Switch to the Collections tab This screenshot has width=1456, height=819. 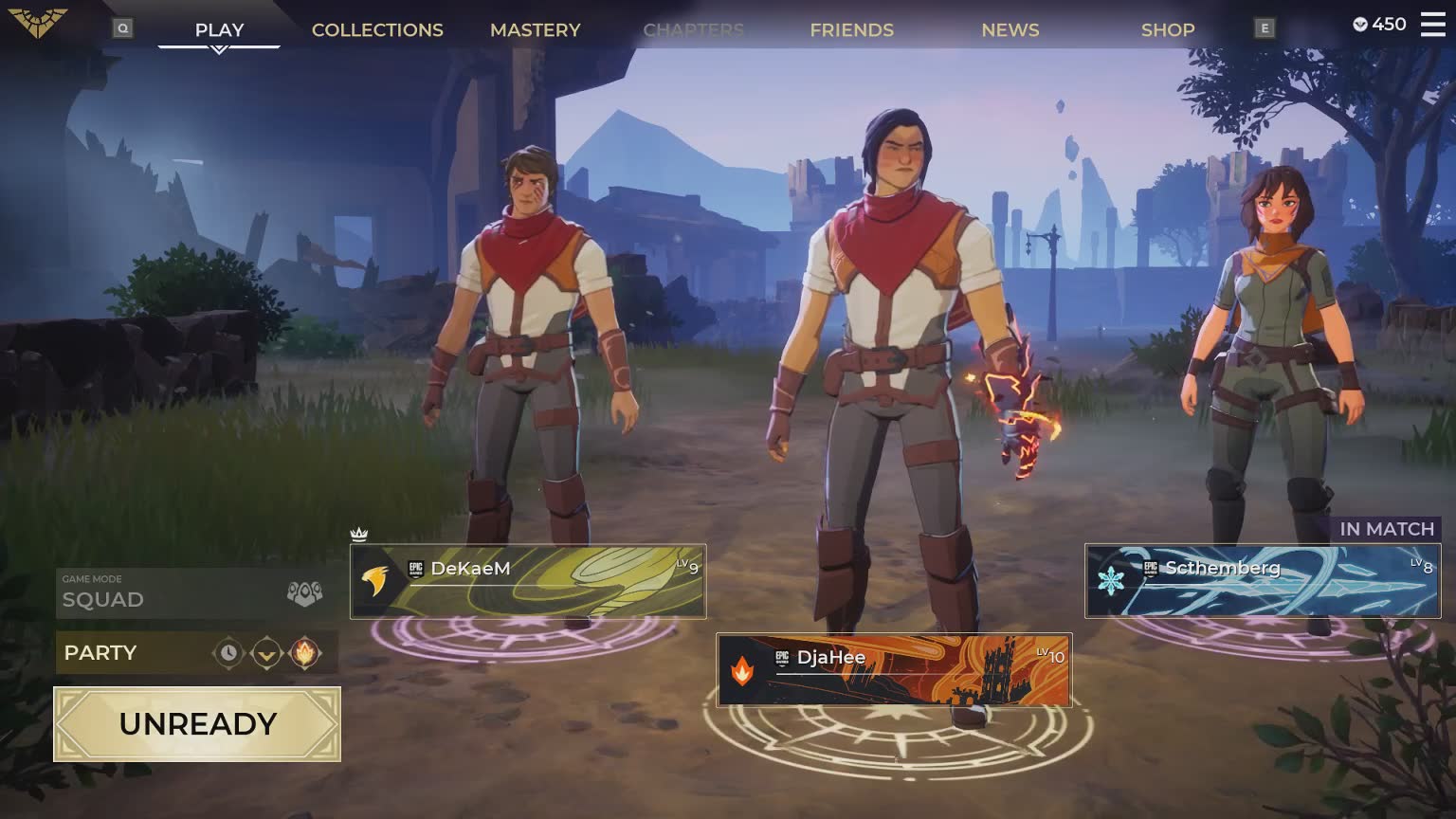click(x=377, y=30)
